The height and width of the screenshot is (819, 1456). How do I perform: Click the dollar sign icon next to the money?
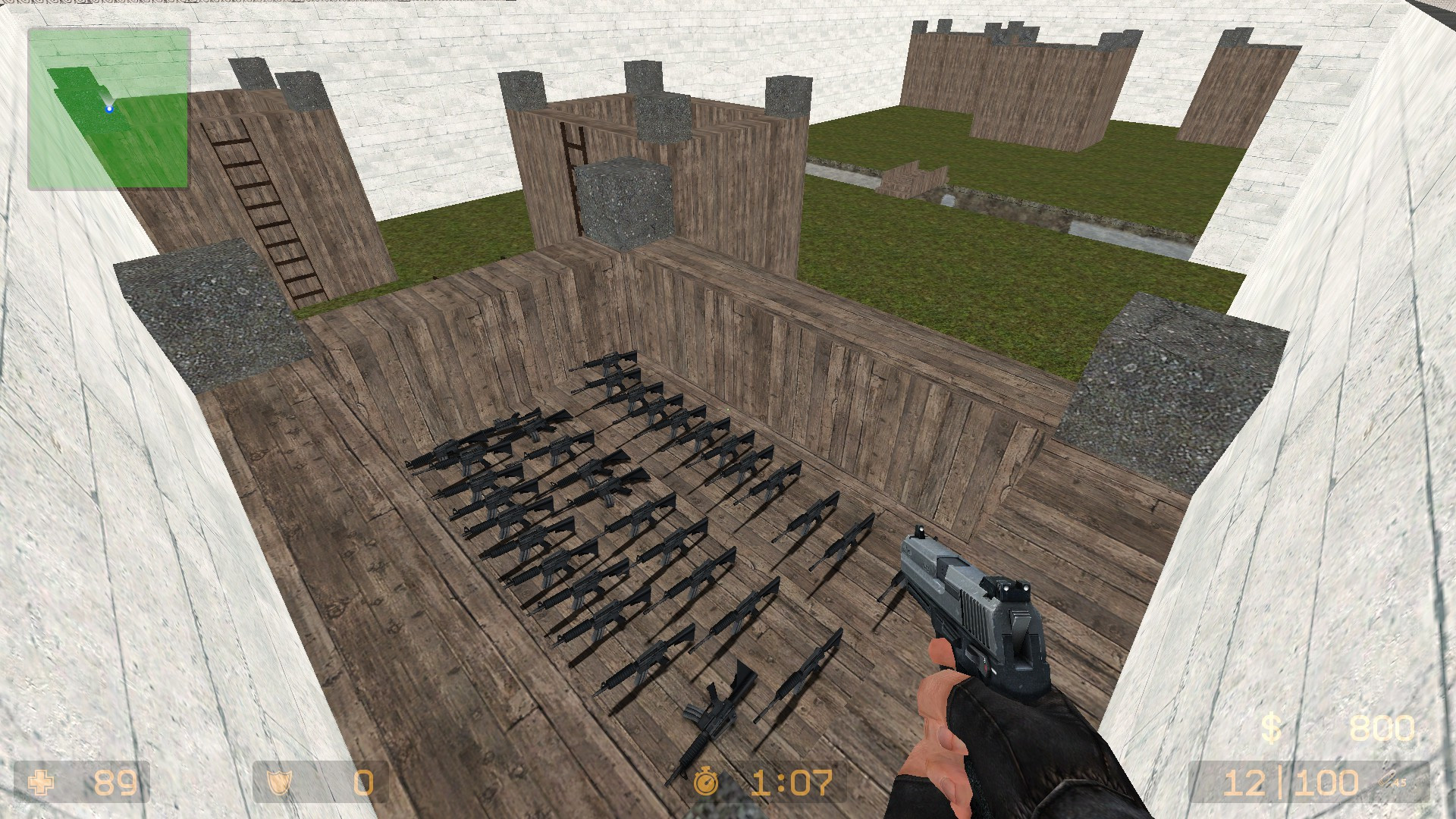pyautogui.click(x=1272, y=726)
